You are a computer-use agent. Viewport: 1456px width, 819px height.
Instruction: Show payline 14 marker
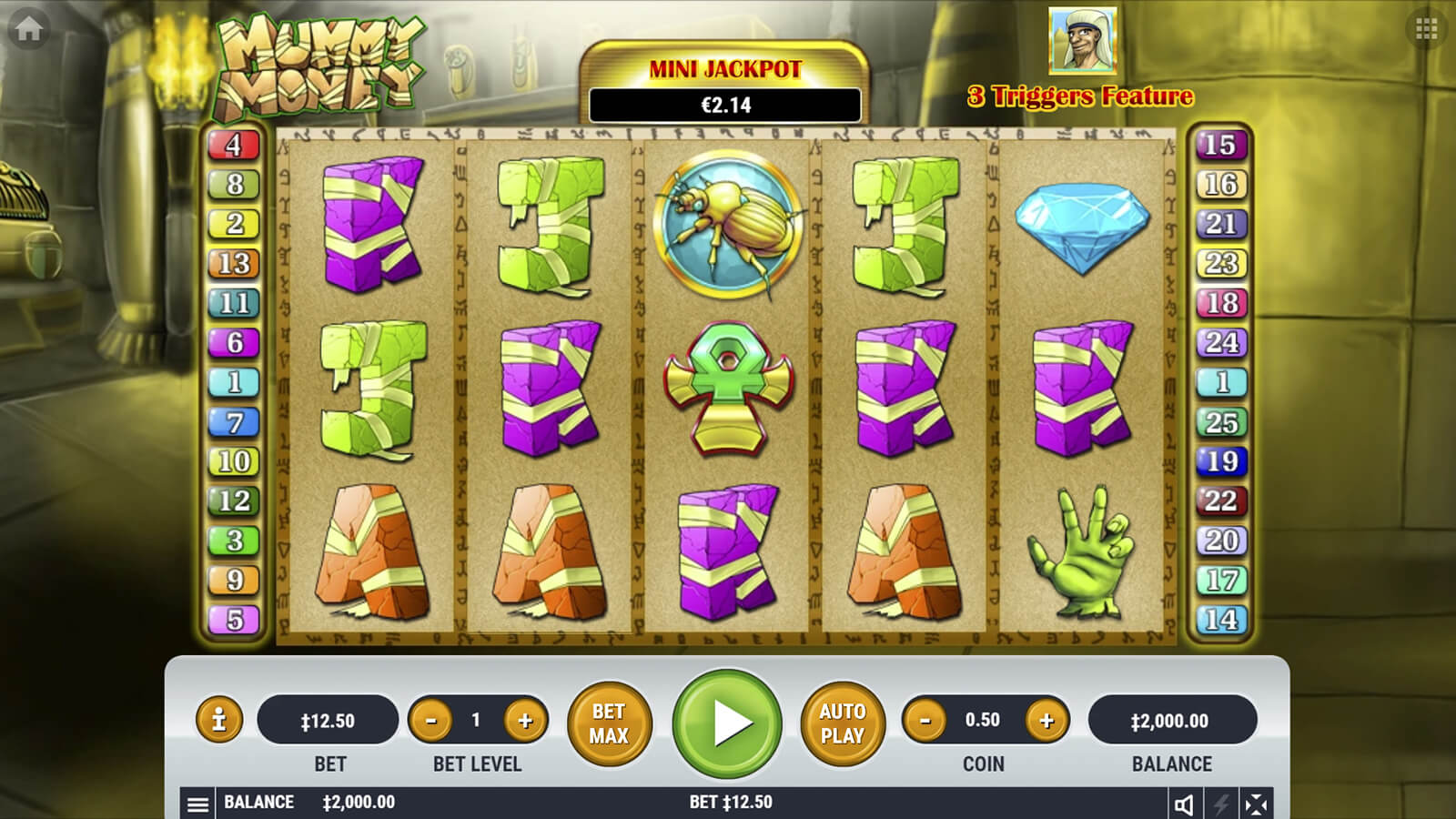coord(1220,620)
